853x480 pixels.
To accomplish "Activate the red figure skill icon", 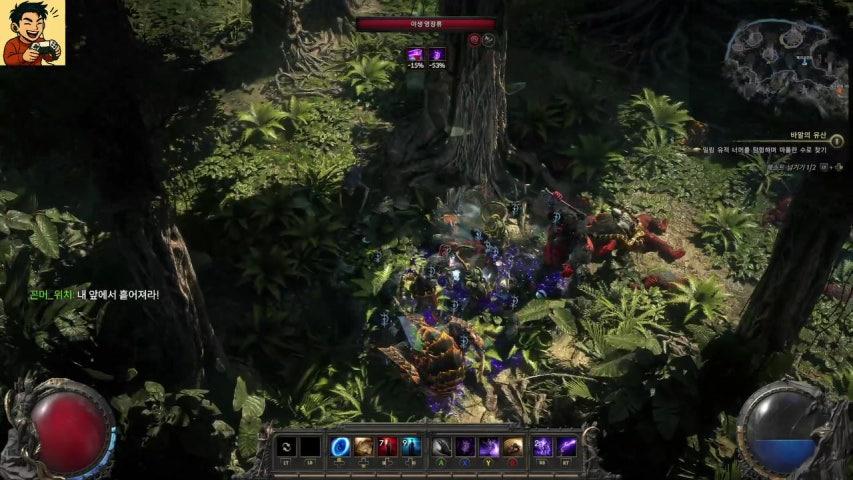I will coord(387,446).
